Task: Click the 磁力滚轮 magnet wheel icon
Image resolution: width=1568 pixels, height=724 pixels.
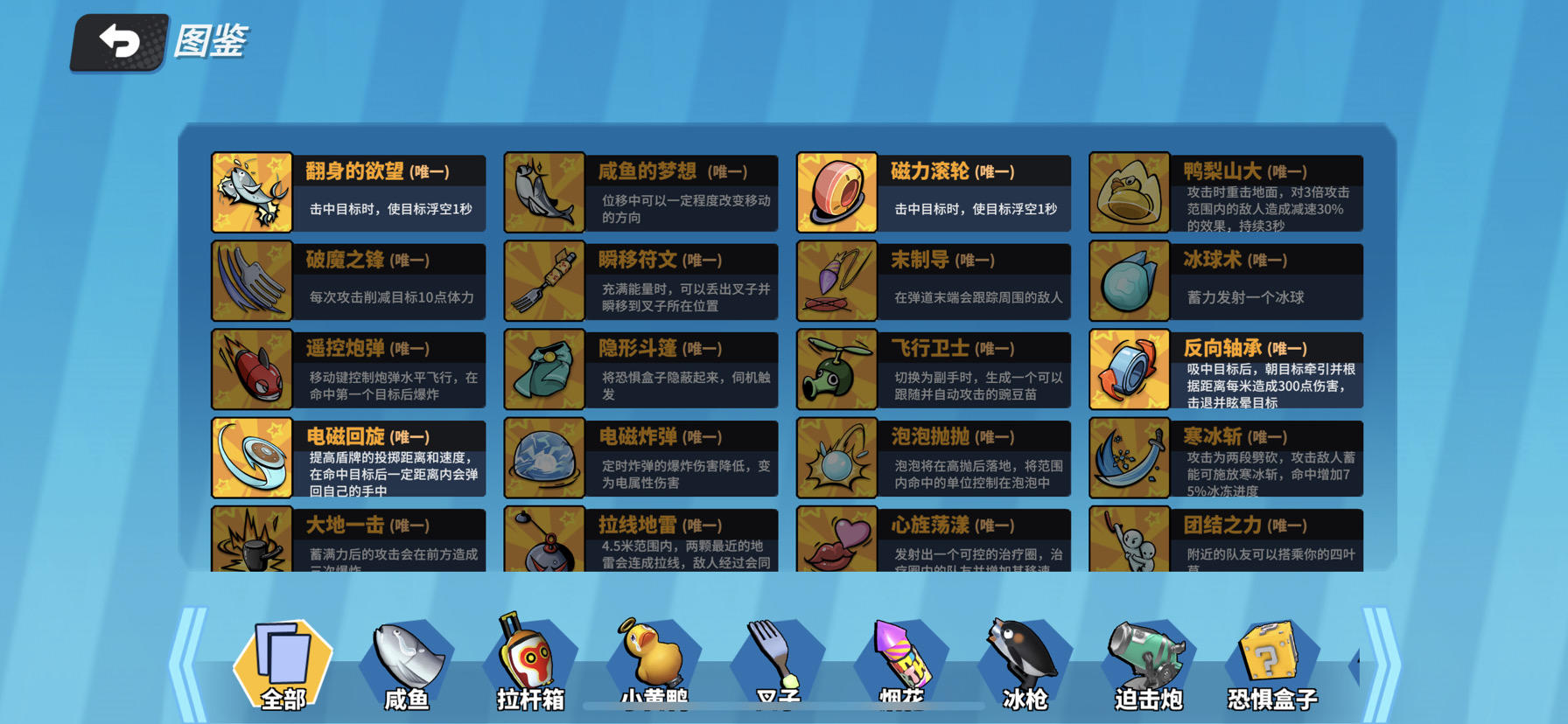Action: click(x=836, y=191)
